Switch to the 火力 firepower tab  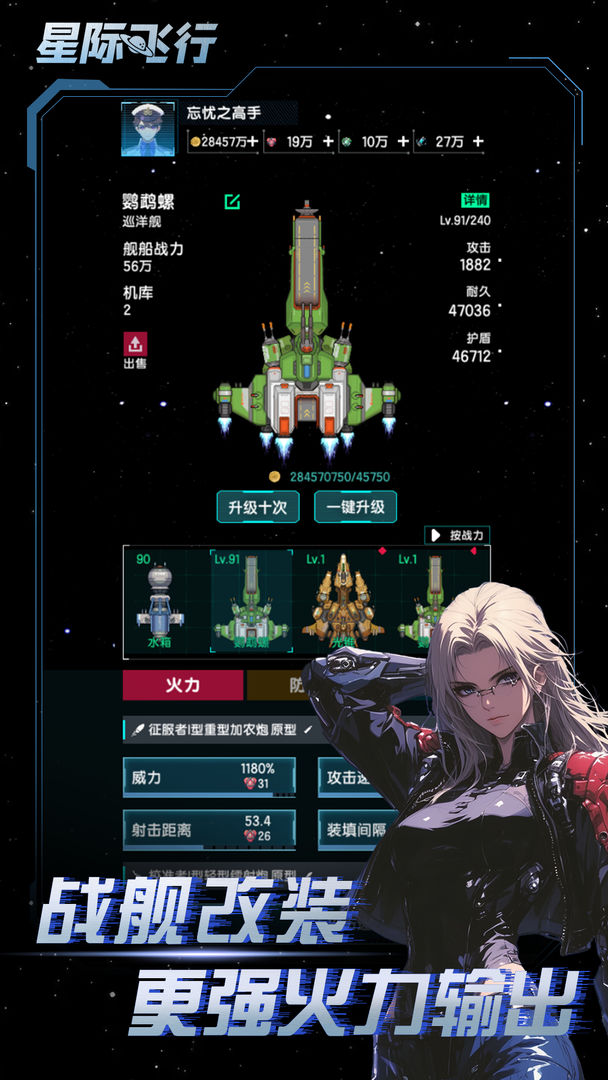pyautogui.click(x=183, y=685)
